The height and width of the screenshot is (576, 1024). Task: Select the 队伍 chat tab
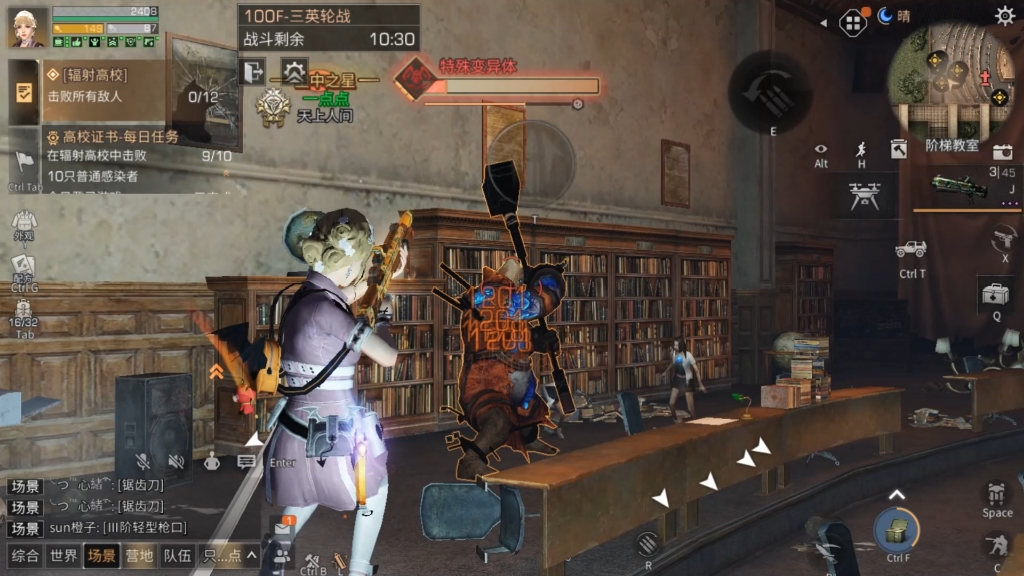click(177, 556)
